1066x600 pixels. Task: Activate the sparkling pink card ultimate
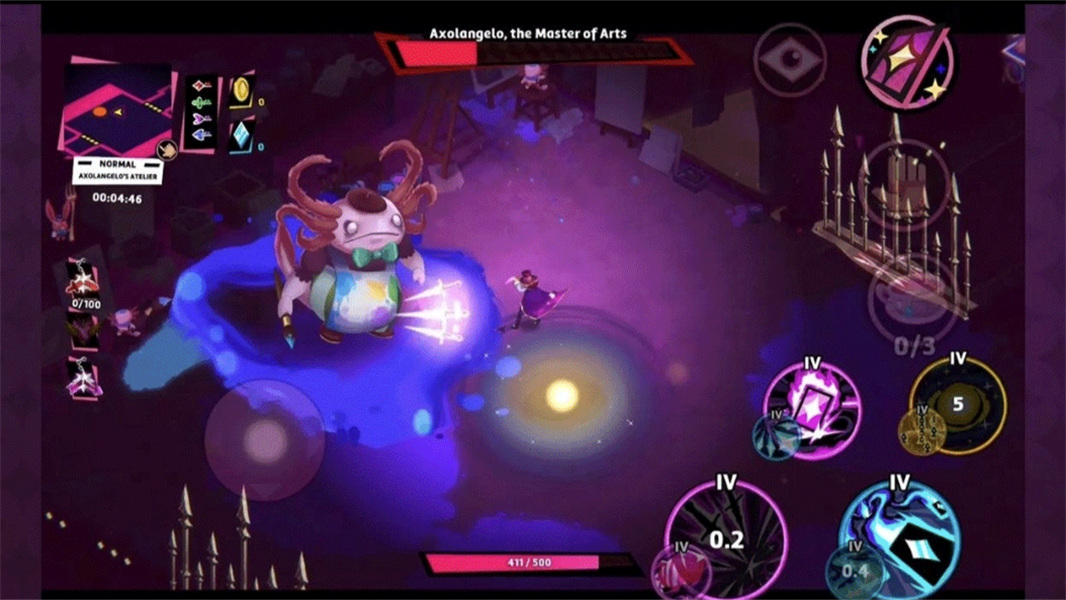point(907,63)
